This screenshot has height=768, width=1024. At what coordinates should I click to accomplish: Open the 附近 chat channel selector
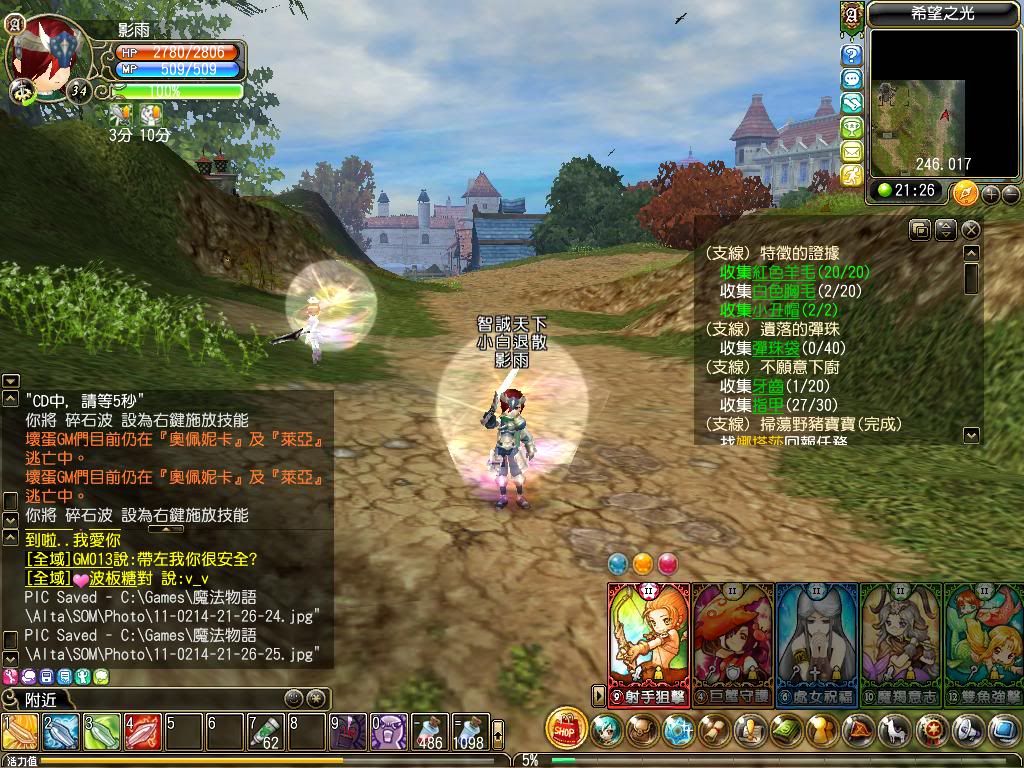click(x=40, y=699)
